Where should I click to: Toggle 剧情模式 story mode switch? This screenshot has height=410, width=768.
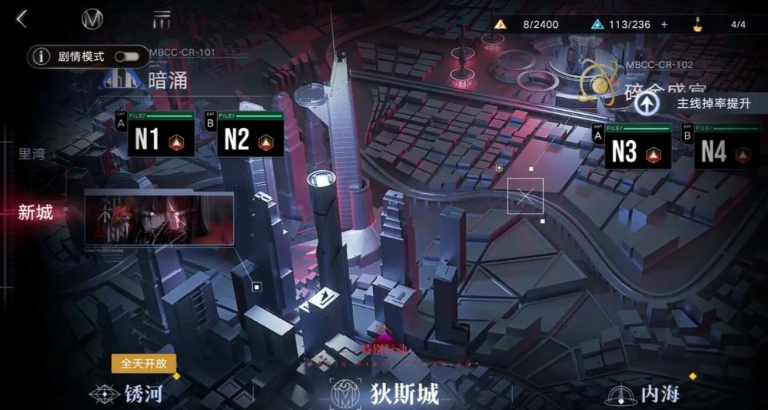(126, 57)
